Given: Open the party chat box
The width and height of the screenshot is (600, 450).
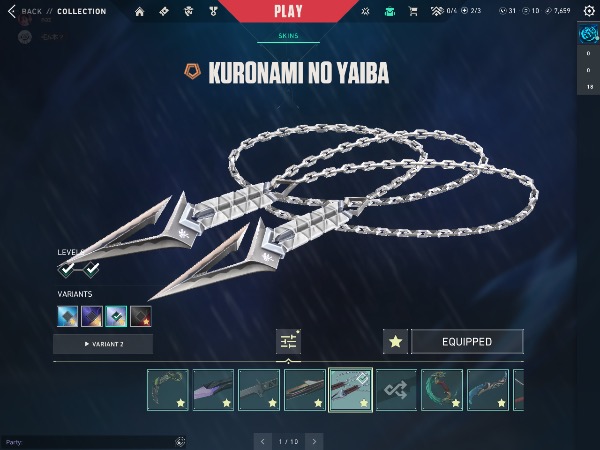Looking at the screenshot, I should [x=90, y=441].
